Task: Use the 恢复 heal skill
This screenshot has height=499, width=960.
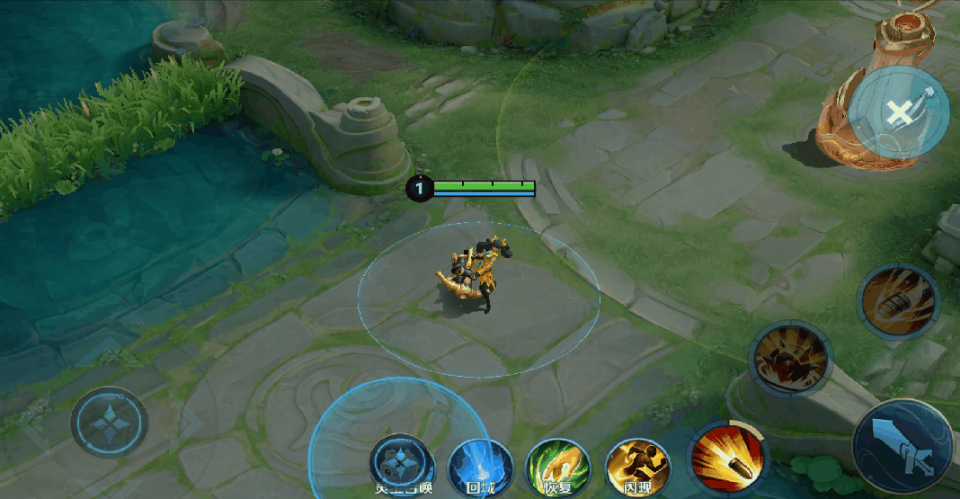Action: point(558,467)
